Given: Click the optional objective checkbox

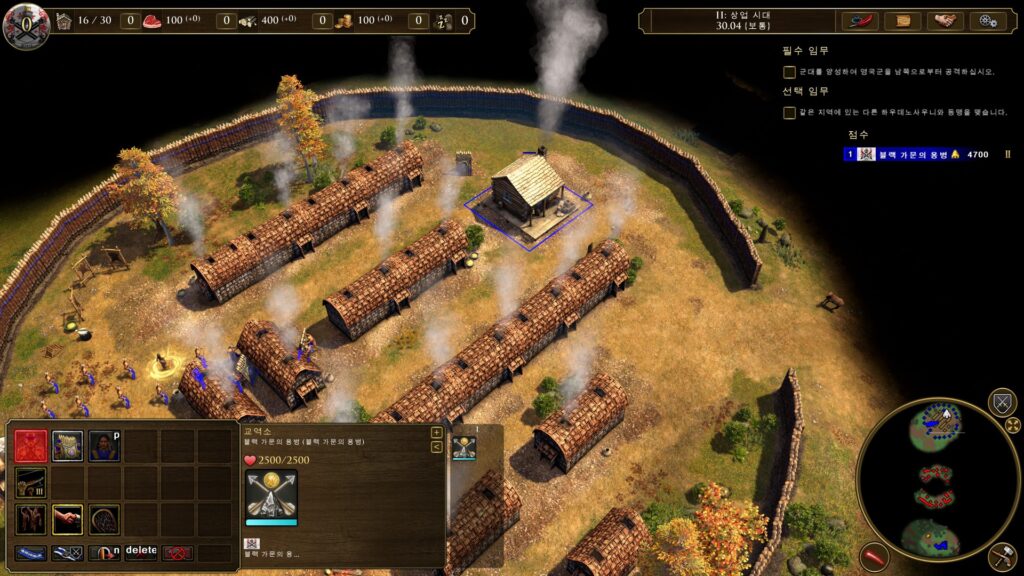Looking at the screenshot, I should 790,113.
